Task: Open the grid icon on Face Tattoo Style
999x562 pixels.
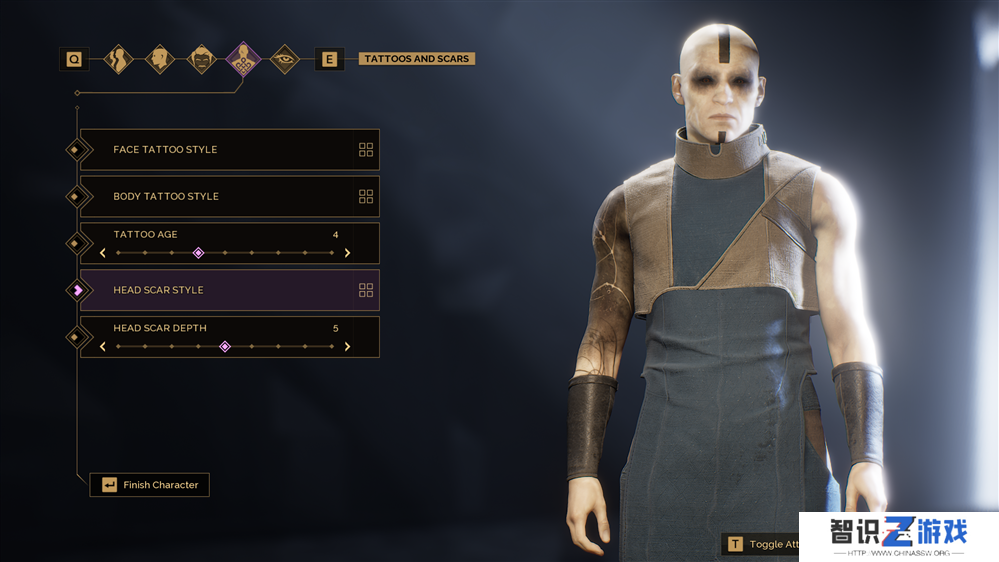Action: 366,150
